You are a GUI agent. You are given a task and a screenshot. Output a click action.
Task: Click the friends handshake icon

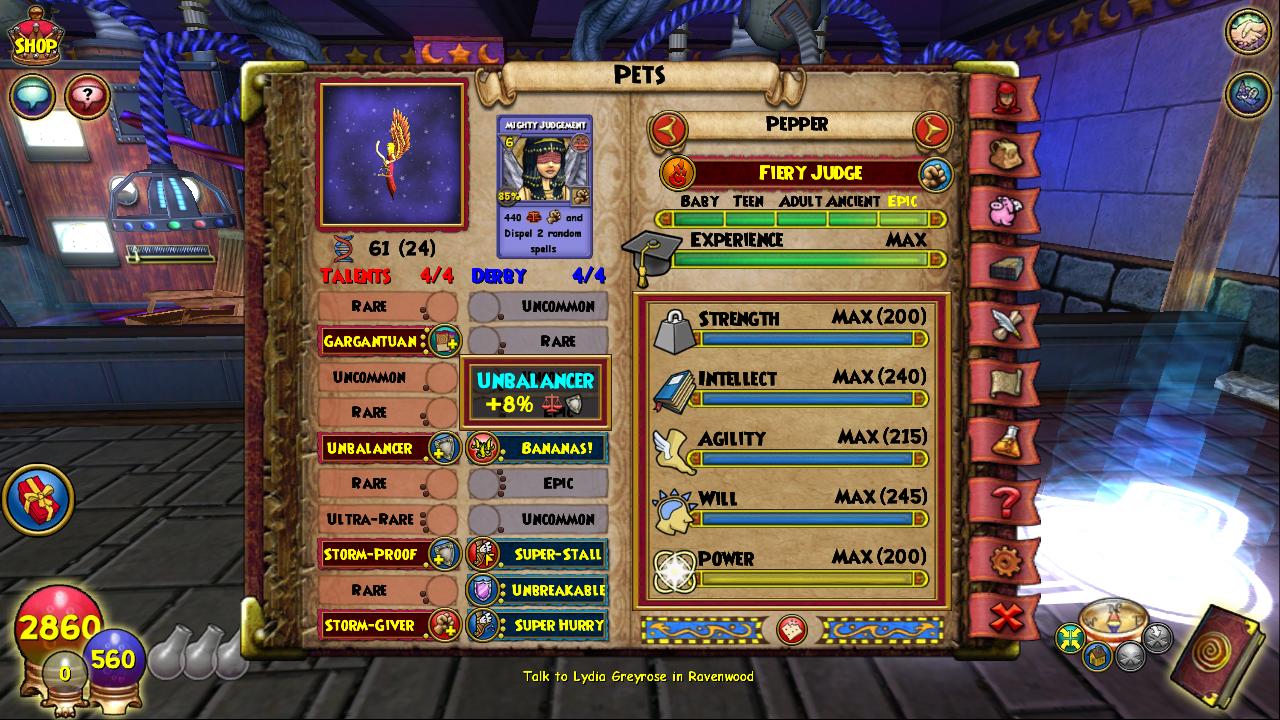click(x=1248, y=32)
